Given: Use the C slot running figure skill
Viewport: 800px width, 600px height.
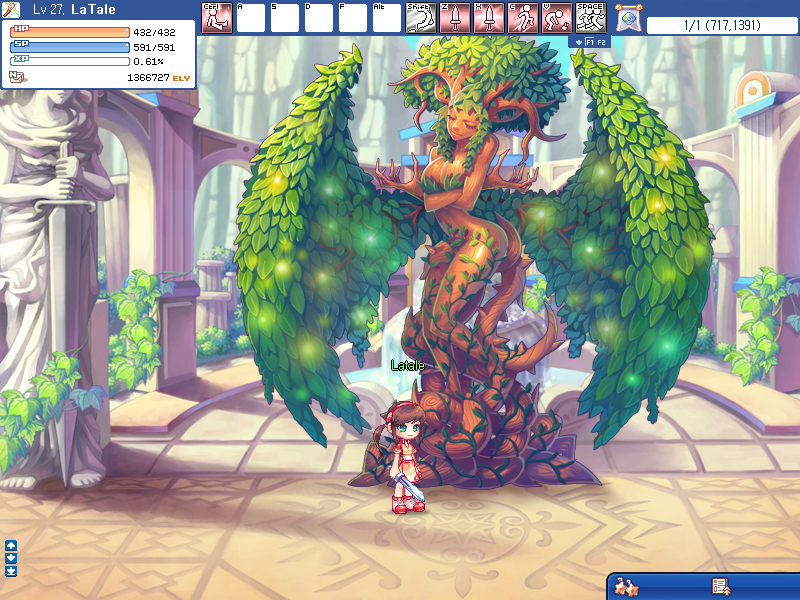Looking at the screenshot, I should pyautogui.click(x=522, y=18).
